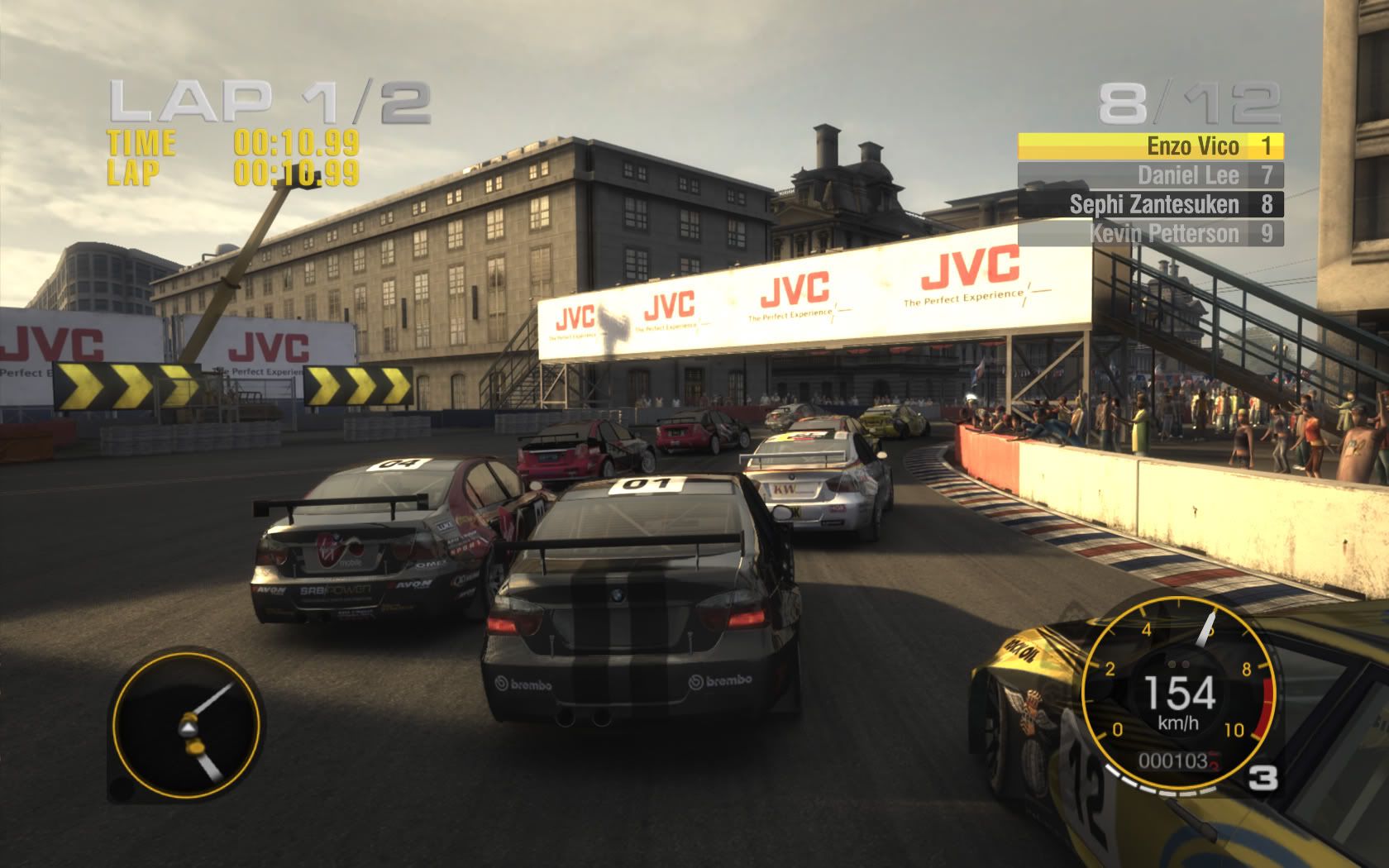Select the Kevin Petterson standings entry

point(1150,233)
